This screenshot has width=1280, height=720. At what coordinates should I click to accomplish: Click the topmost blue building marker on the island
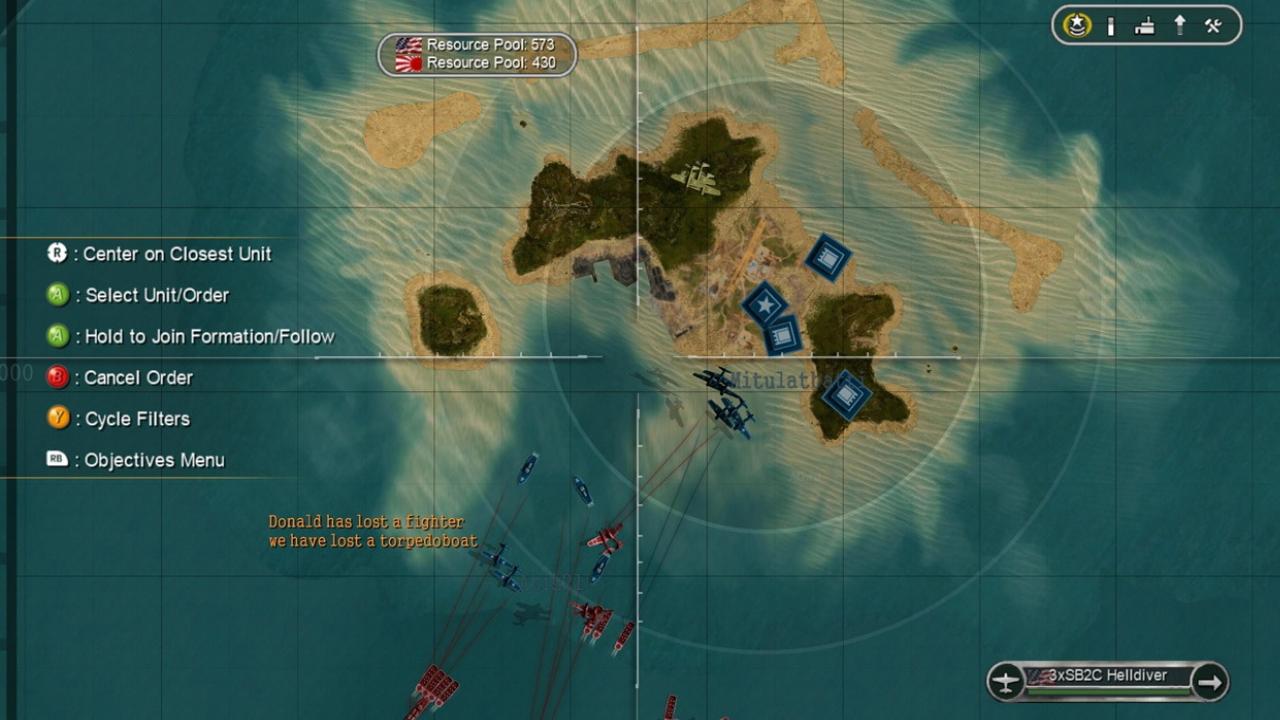click(x=828, y=258)
